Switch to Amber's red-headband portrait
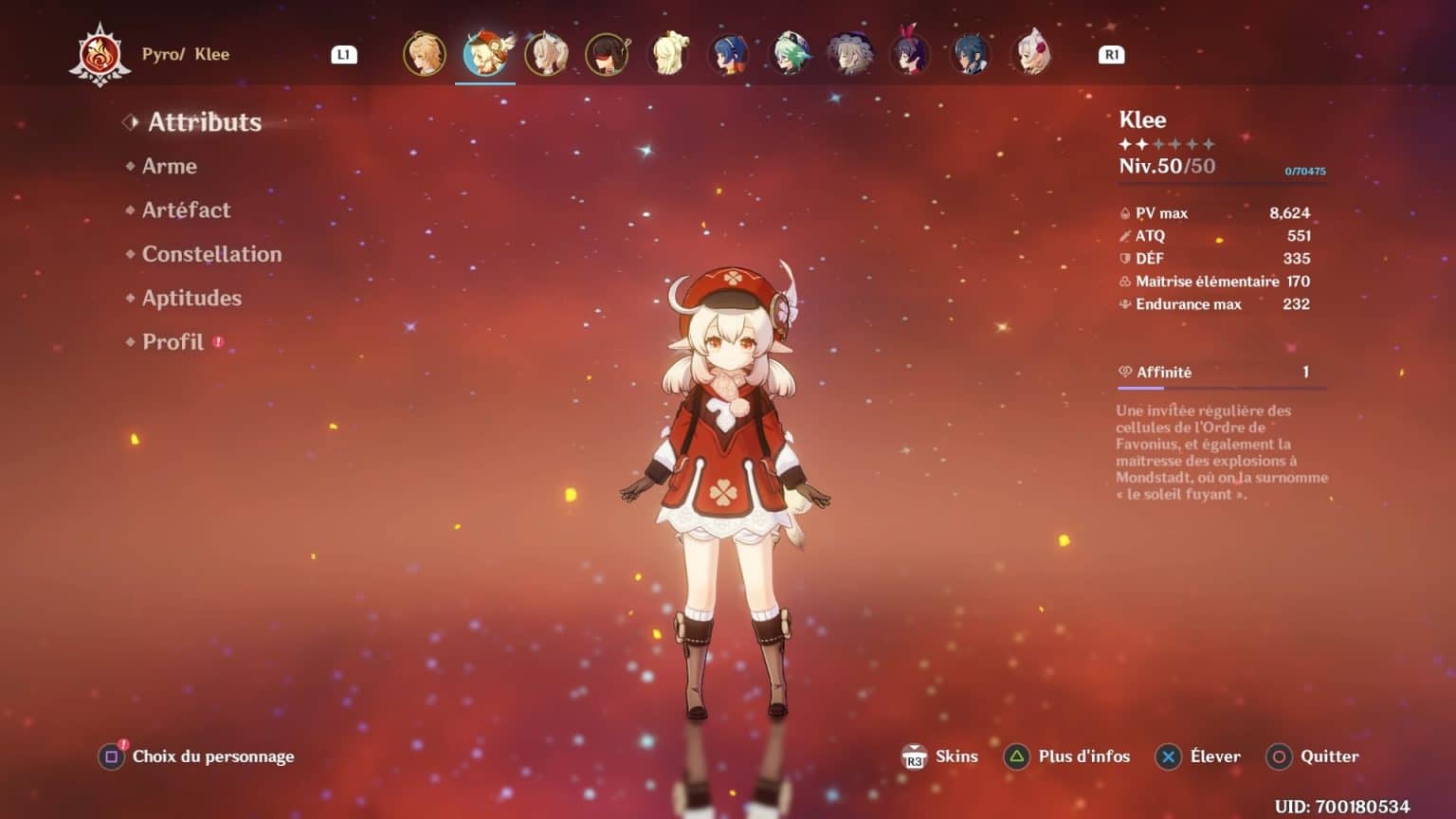Screen dimensions: 1456x819 (606, 55)
